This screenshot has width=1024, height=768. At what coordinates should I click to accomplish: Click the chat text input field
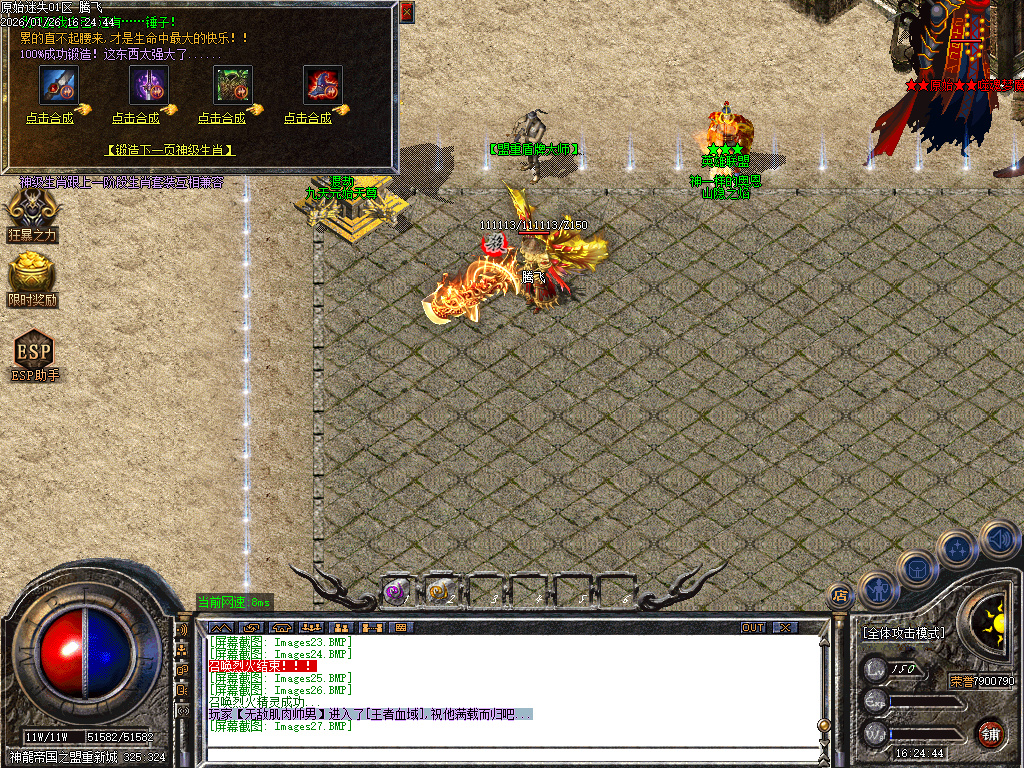coord(510,755)
